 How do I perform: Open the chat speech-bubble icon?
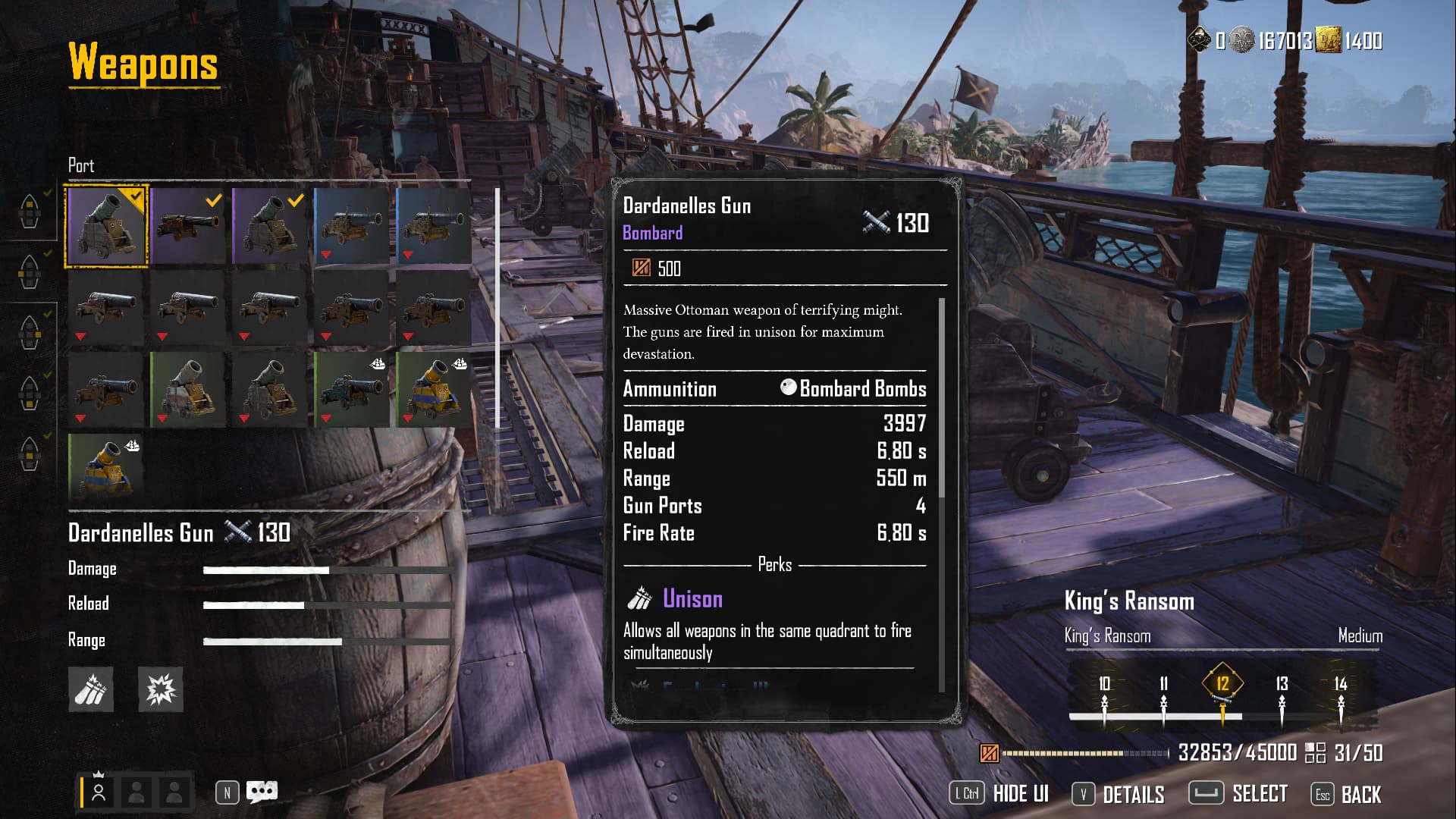pos(262,792)
